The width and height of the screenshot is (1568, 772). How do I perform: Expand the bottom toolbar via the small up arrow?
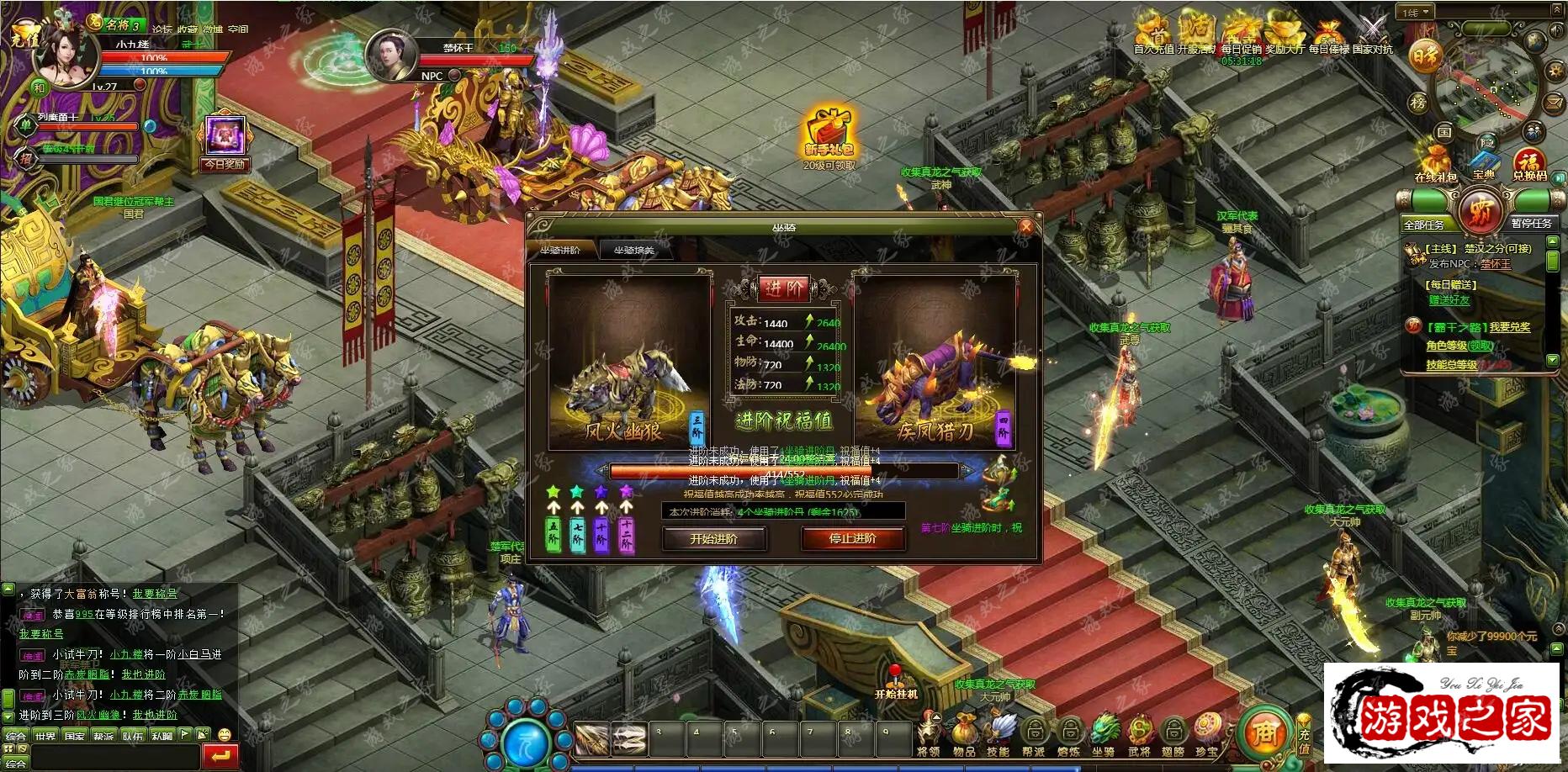936,717
